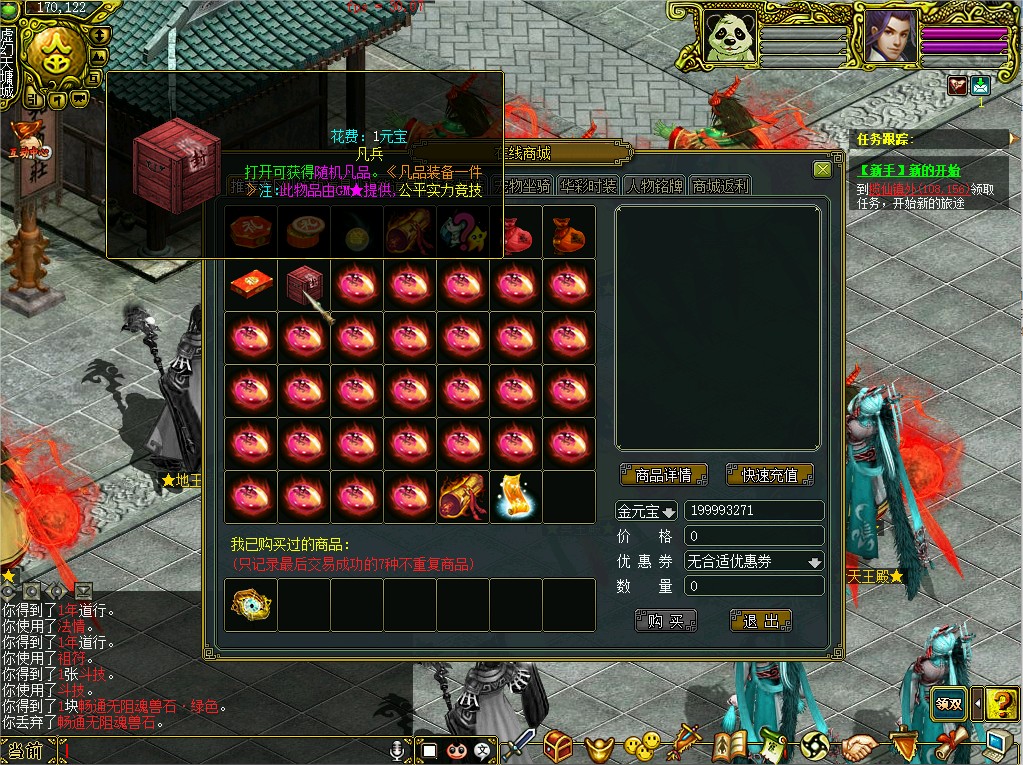Close the online shop window

(822, 170)
